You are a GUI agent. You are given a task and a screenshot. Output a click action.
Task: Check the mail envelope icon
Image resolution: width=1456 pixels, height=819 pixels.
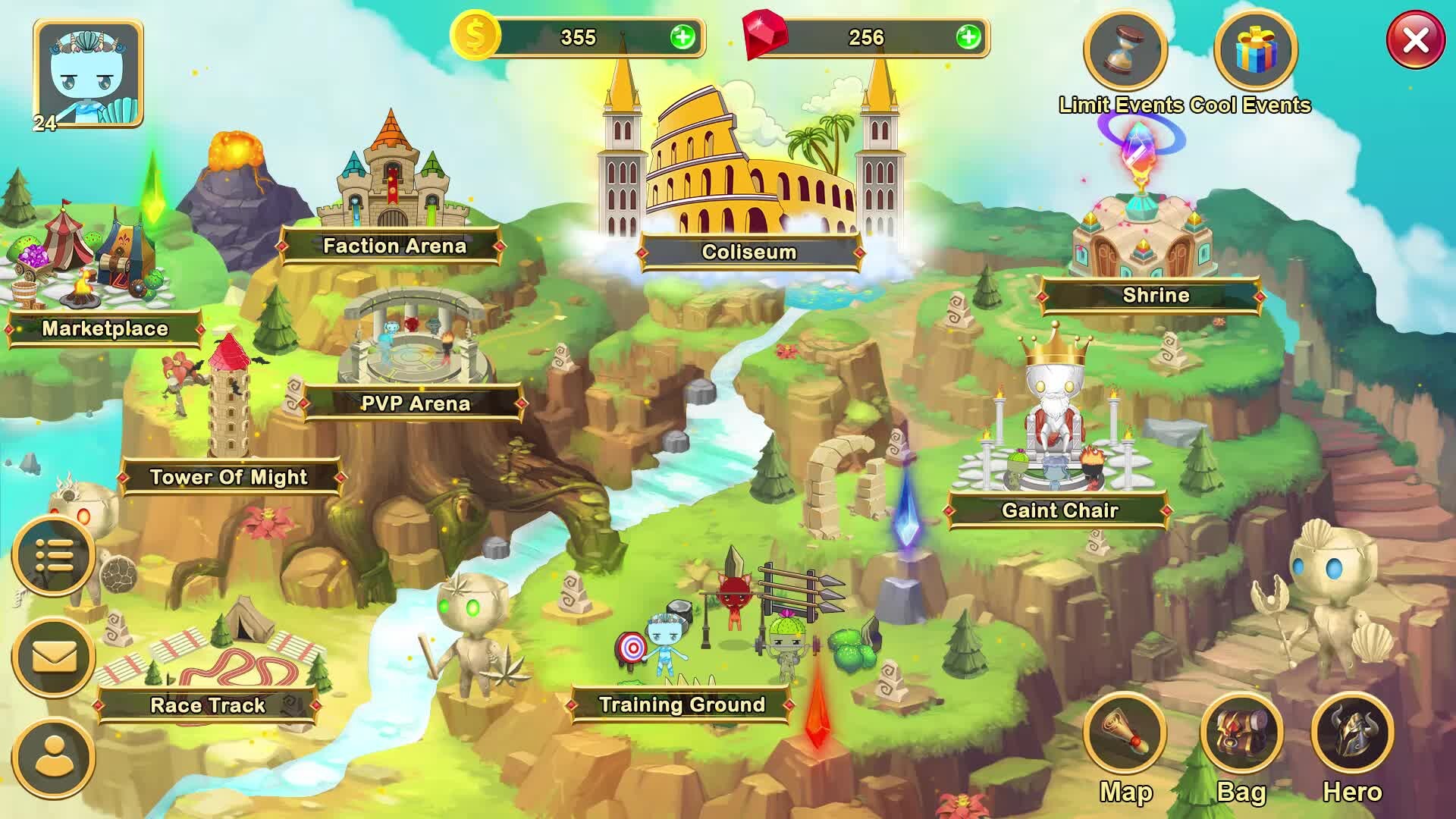[x=54, y=657]
